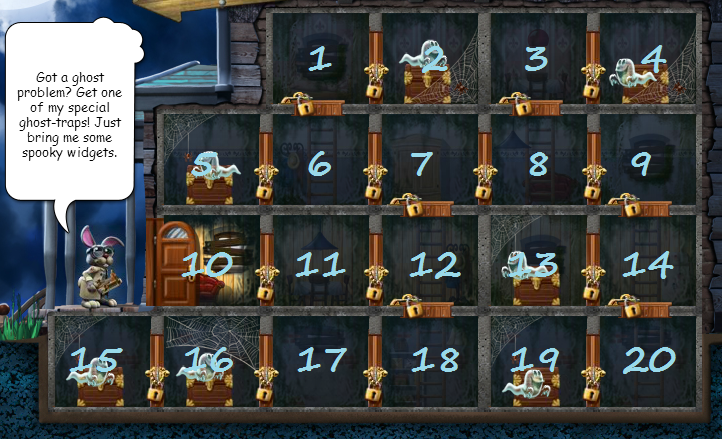Enter level 12 room
This screenshot has height=439, width=722.
(433, 264)
